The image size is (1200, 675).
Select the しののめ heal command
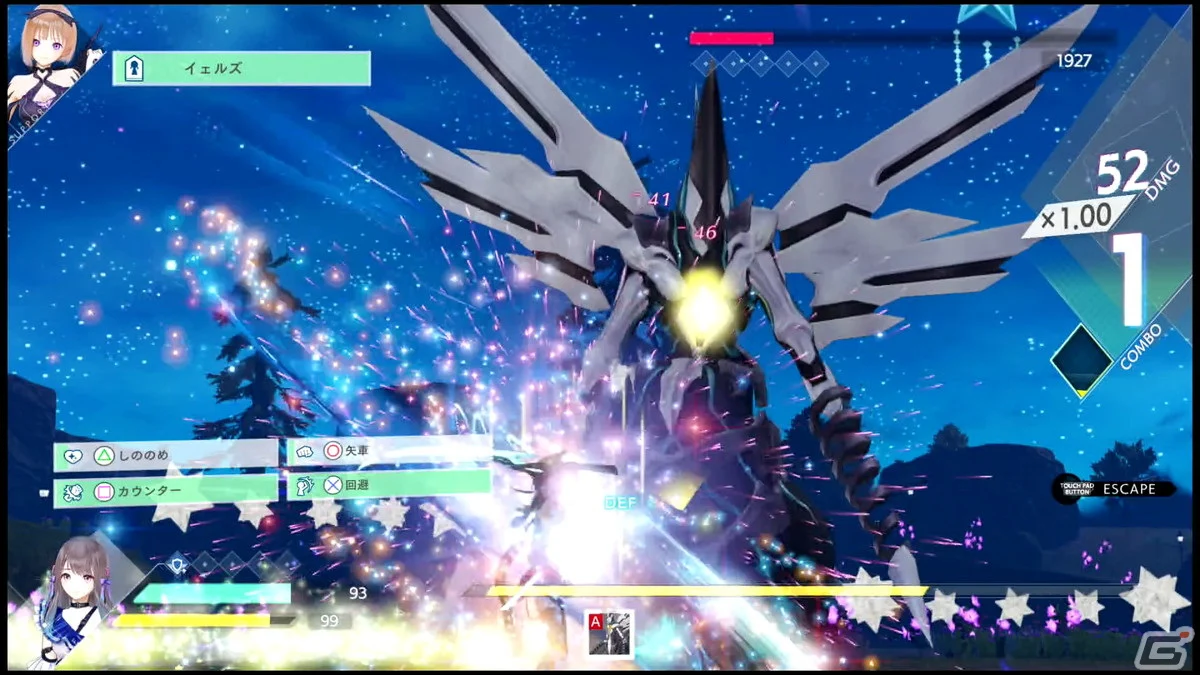(165, 455)
